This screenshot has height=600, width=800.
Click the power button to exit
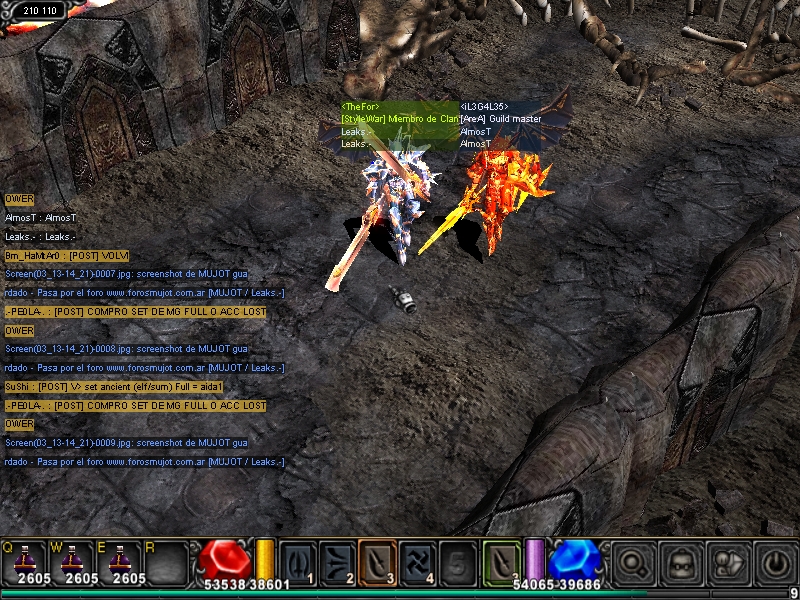click(776, 563)
